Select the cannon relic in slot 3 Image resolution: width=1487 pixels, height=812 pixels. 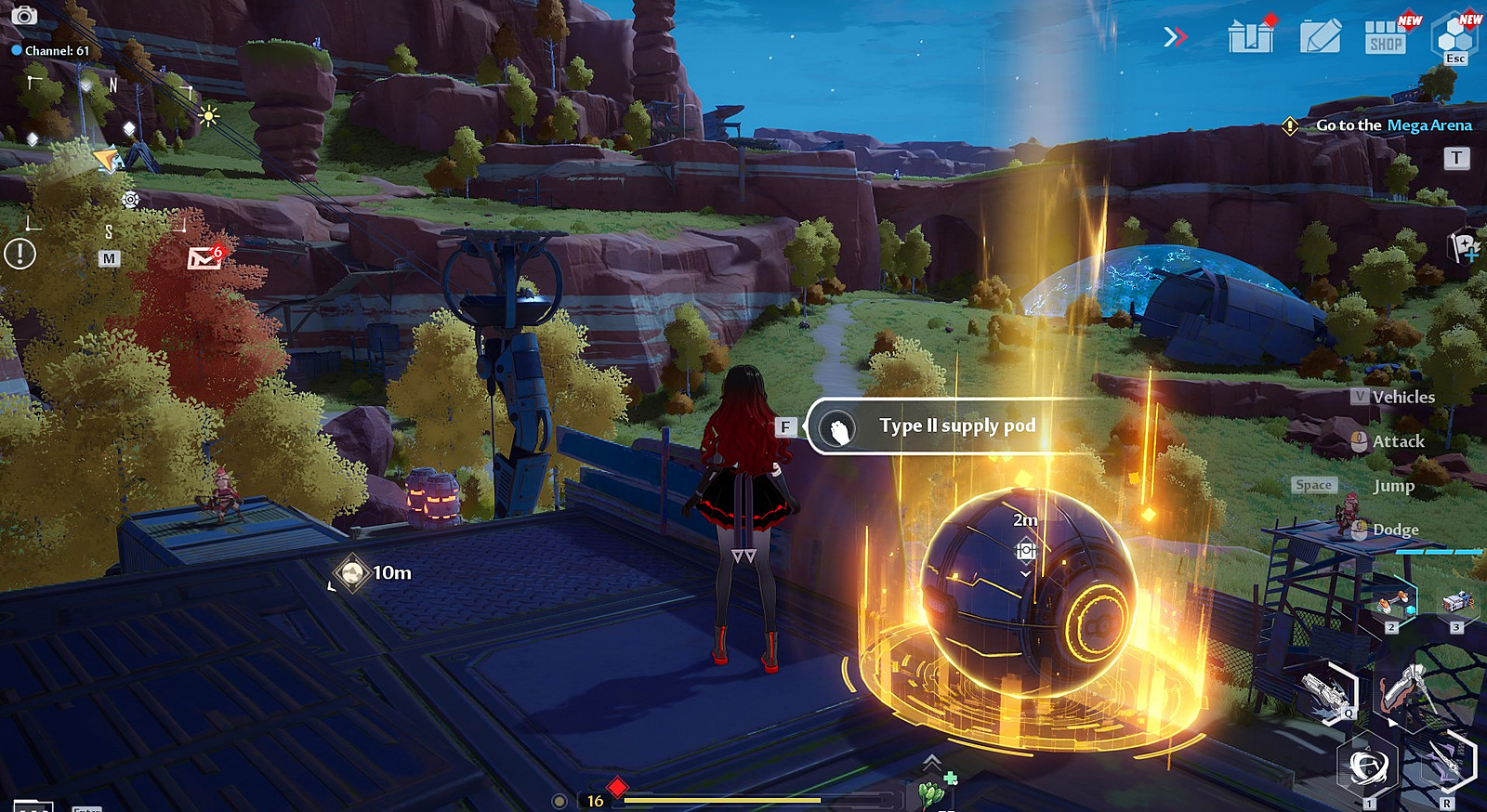pos(1456,603)
